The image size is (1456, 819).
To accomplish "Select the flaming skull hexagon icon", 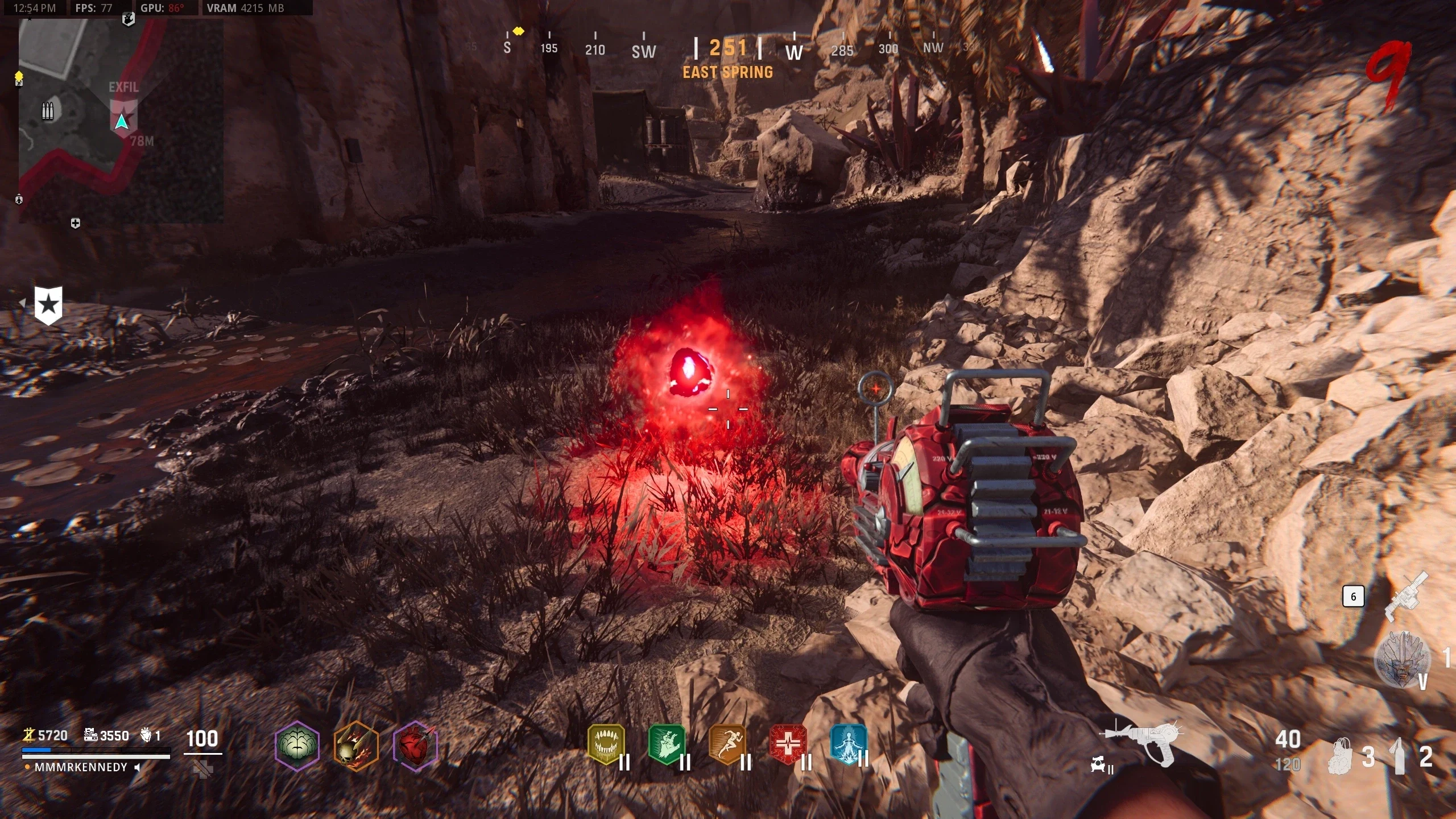I will 356,745.
